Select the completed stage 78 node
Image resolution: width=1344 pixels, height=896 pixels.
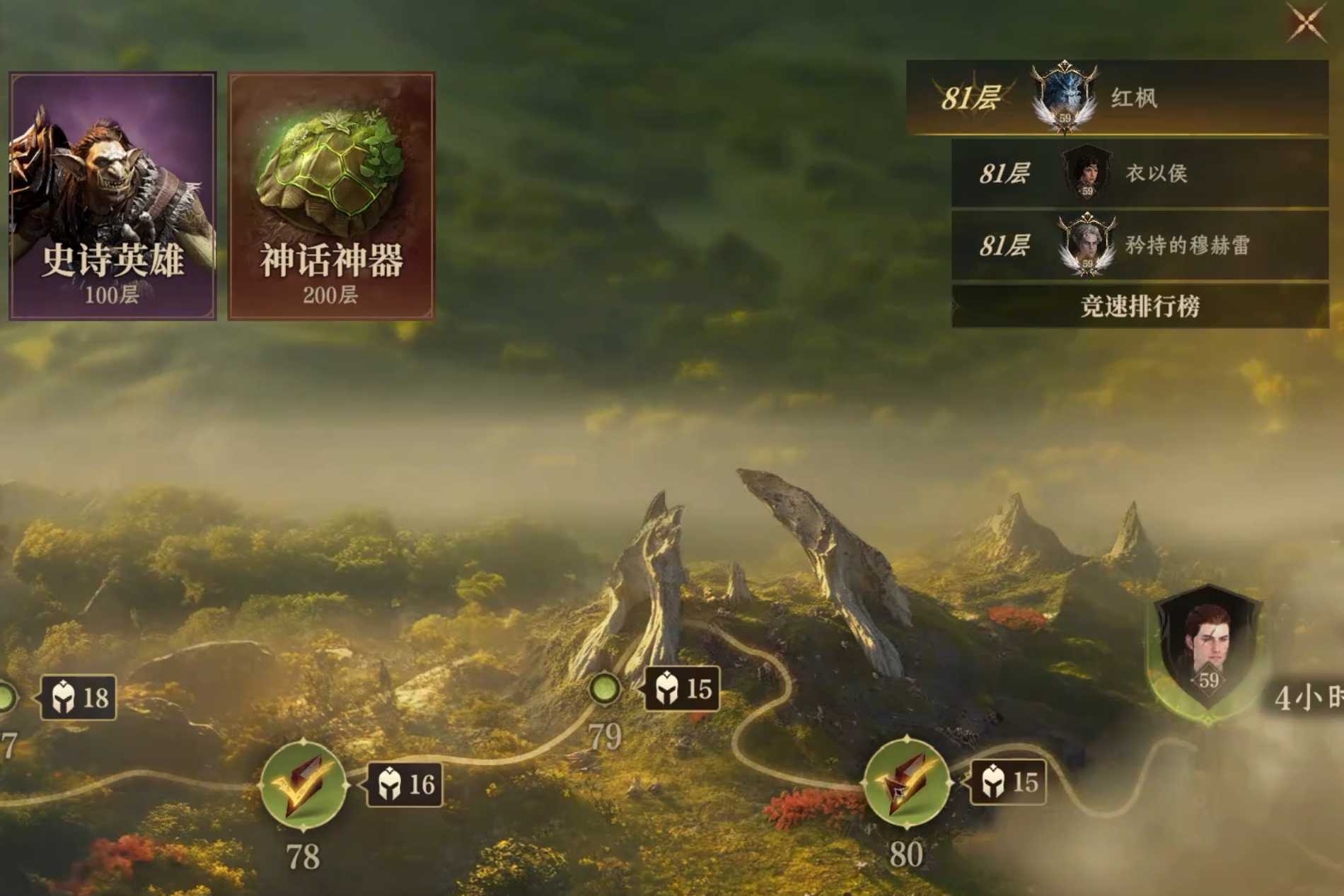303,784
